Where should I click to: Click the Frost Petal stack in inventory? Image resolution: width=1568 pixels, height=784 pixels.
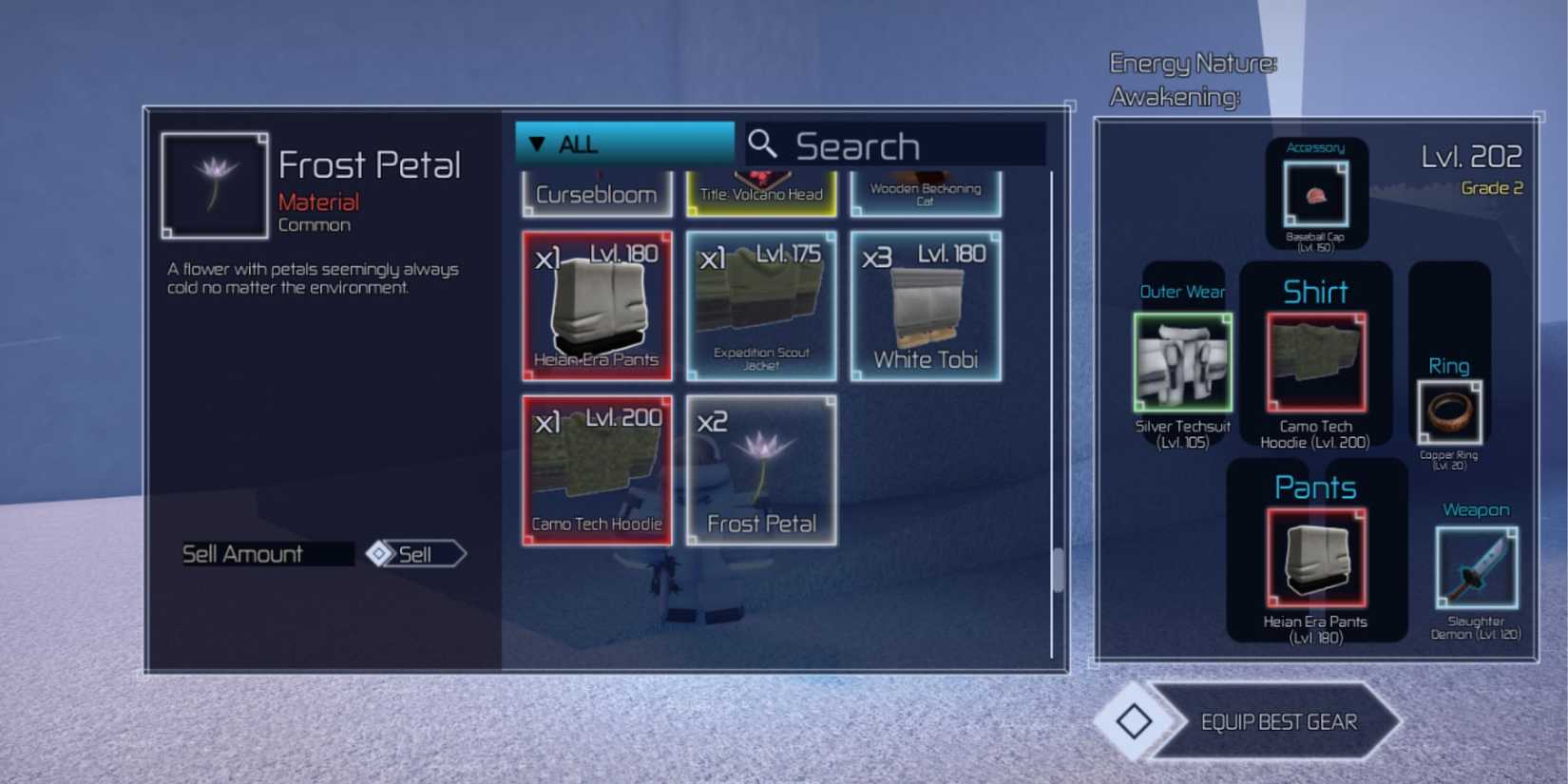pyautogui.click(x=761, y=472)
